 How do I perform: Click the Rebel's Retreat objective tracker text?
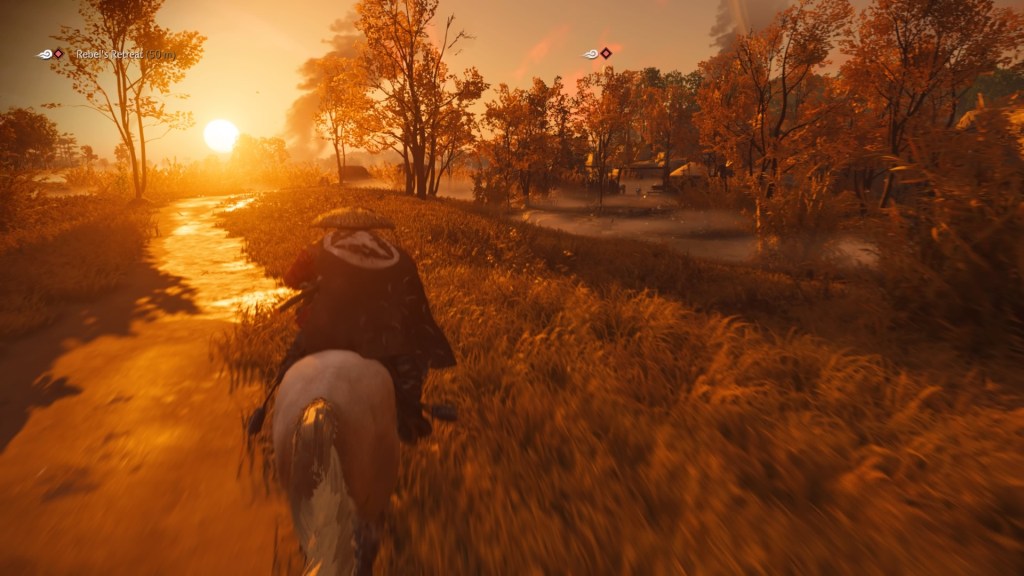click(124, 54)
